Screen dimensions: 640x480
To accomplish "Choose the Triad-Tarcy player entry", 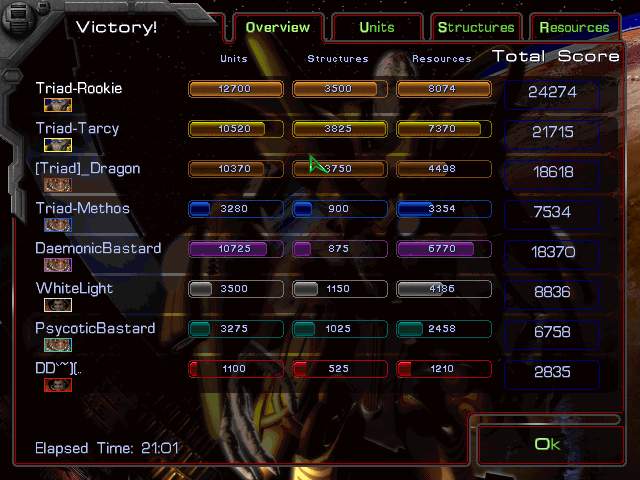I will click(x=77, y=129).
